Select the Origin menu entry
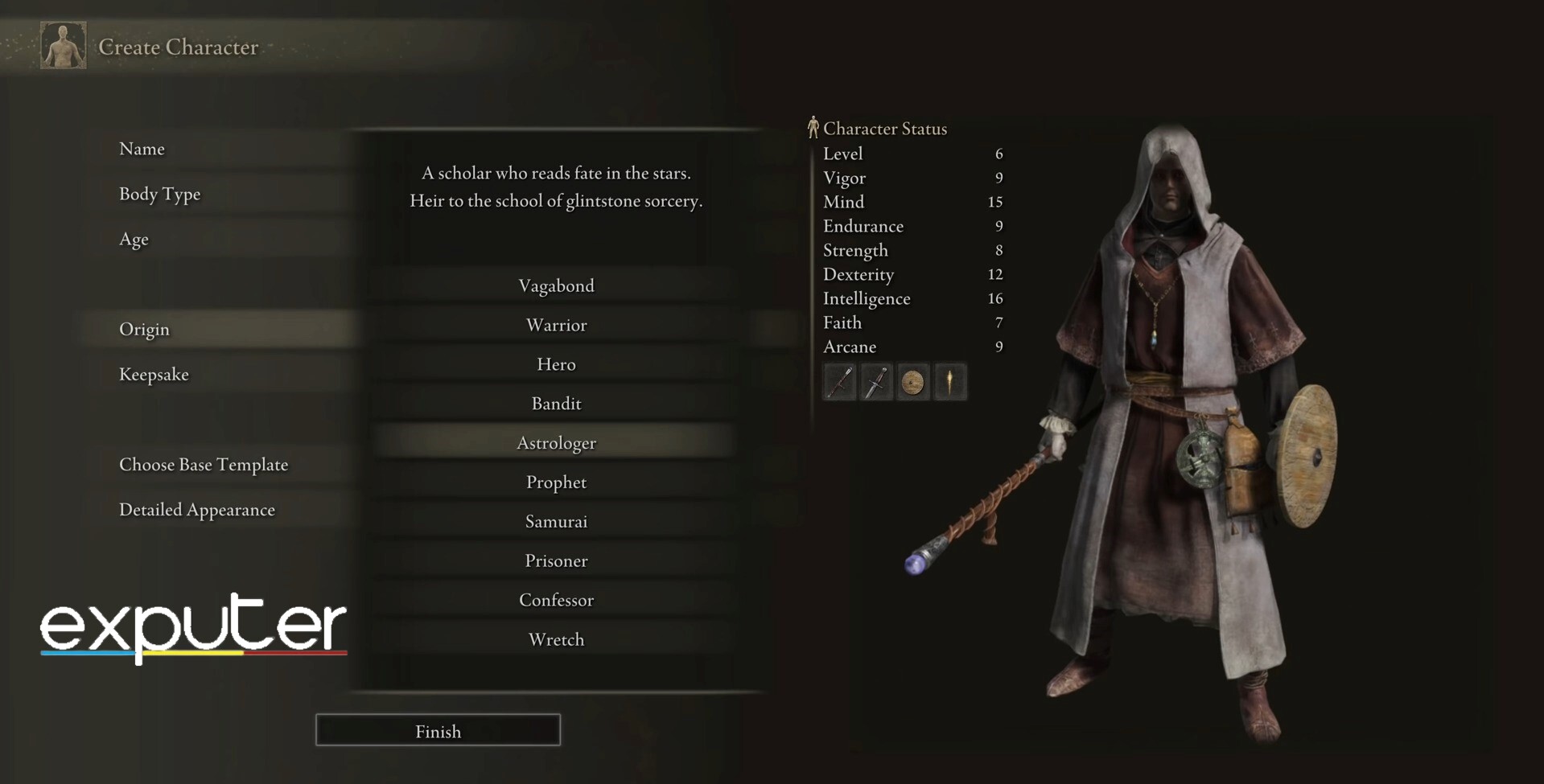The image size is (1544, 784). click(145, 329)
